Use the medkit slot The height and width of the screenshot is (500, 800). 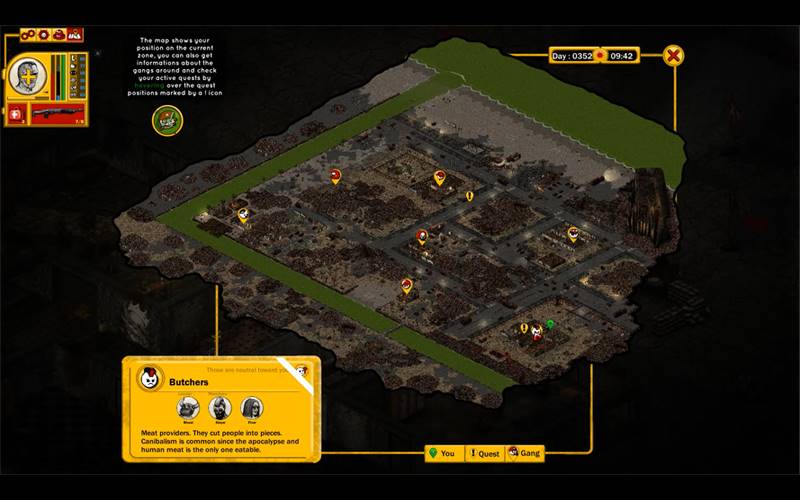[x=16, y=114]
